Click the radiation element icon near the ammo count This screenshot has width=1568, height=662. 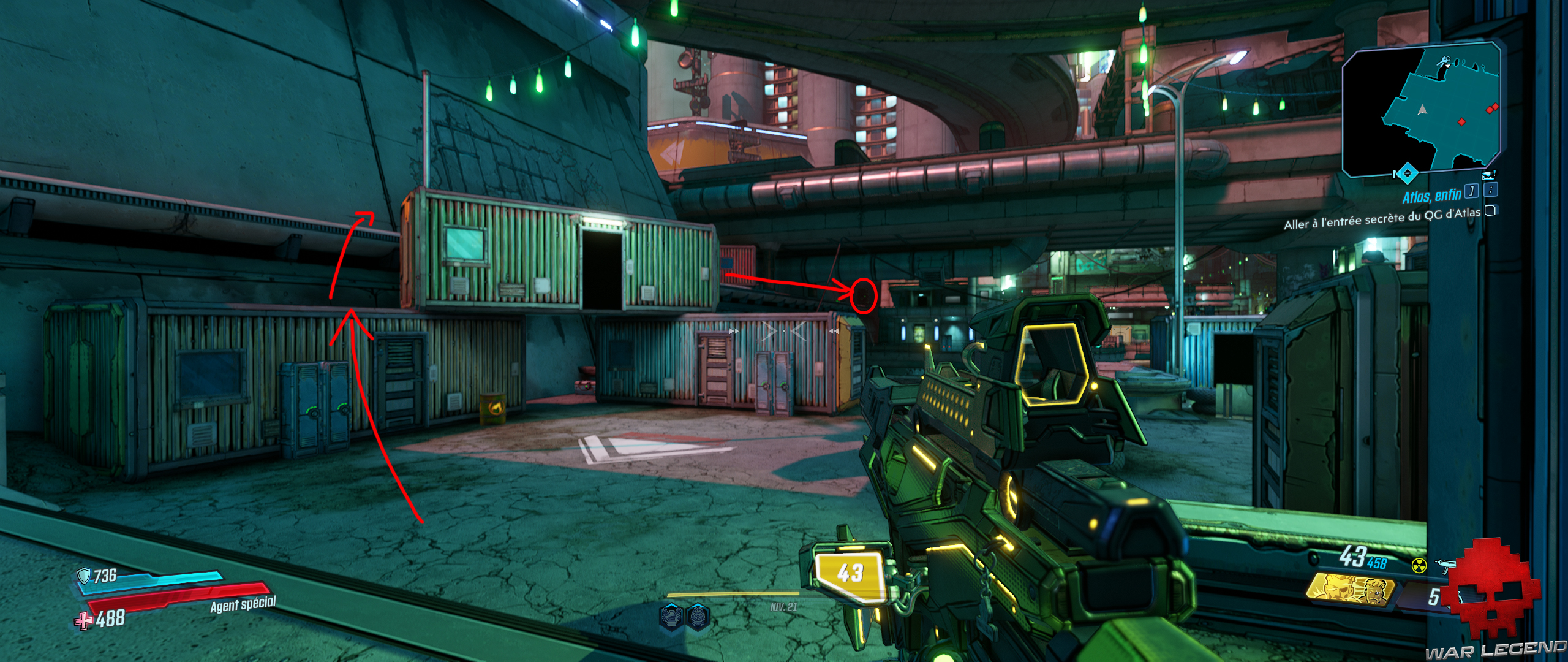tap(1419, 565)
